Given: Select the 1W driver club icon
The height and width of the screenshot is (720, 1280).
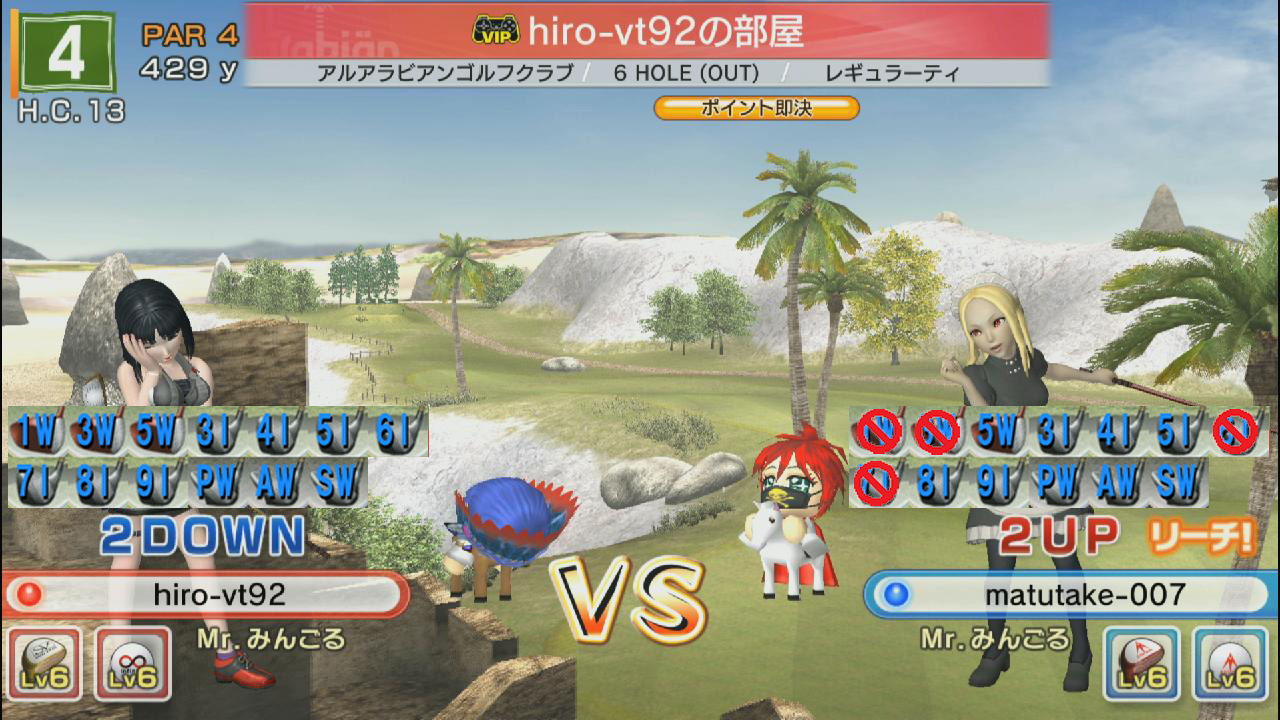Looking at the screenshot, I should pos(37,432).
